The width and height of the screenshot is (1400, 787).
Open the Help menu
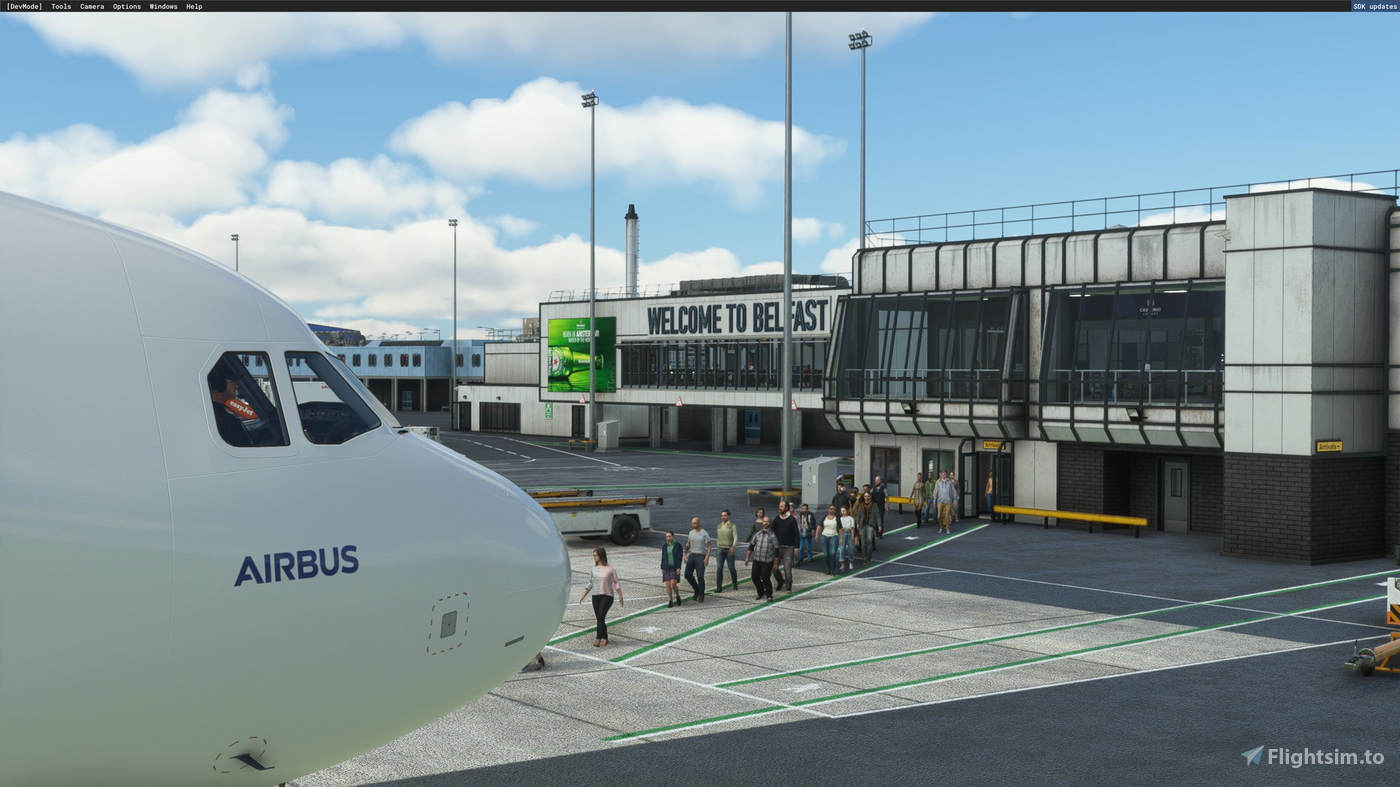click(x=193, y=5)
